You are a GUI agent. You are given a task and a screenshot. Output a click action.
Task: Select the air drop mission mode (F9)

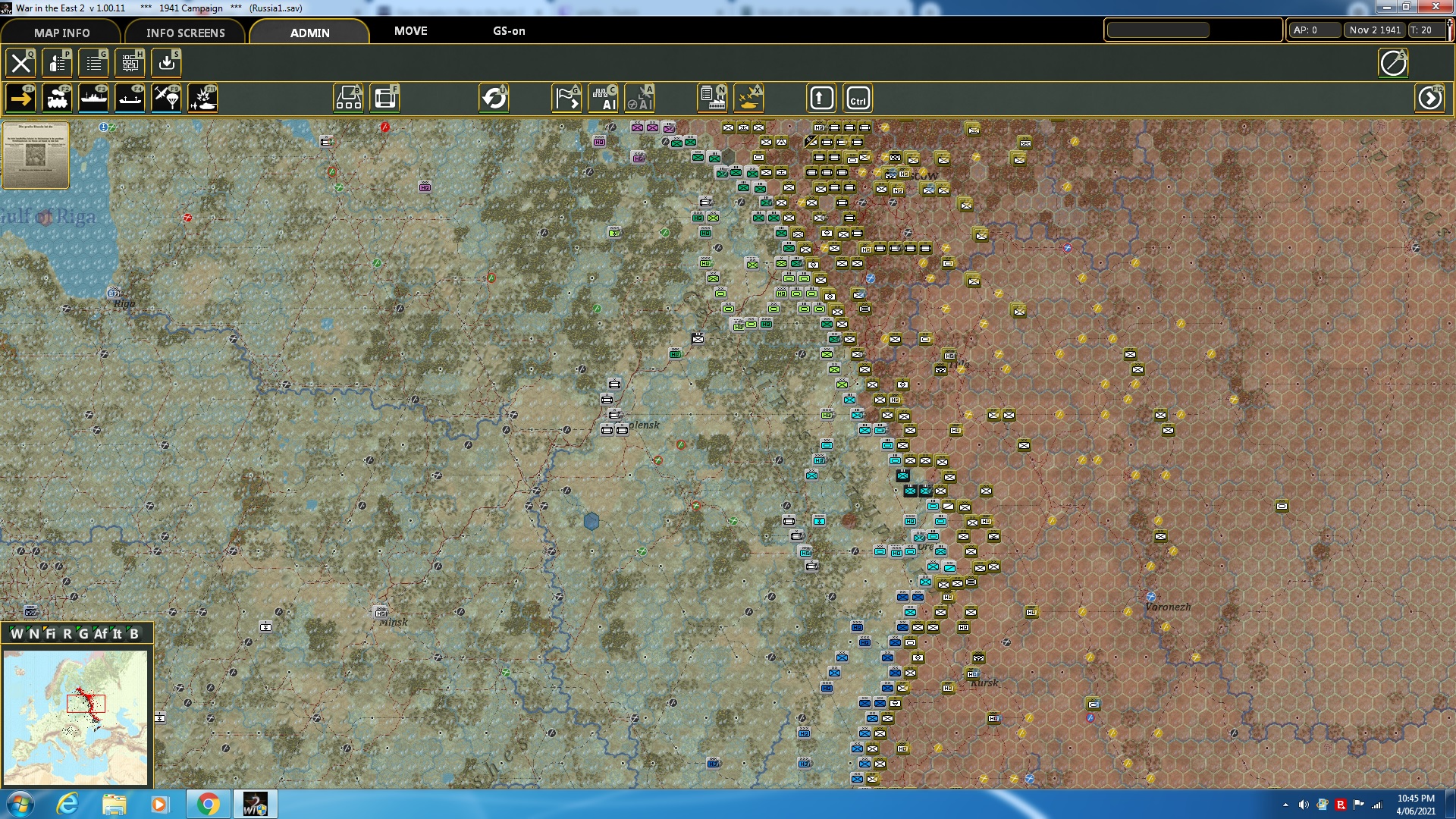[166, 98]
